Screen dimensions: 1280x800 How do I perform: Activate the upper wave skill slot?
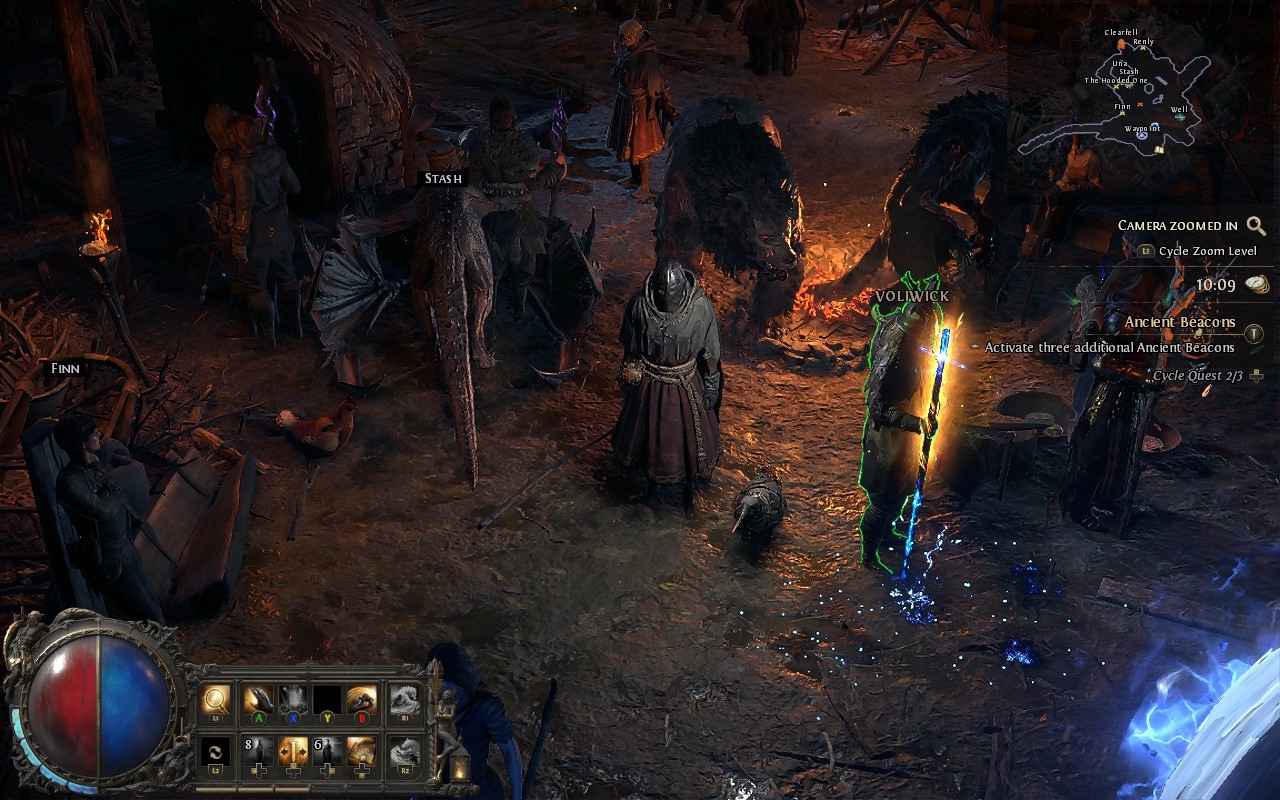coord(403,699)
